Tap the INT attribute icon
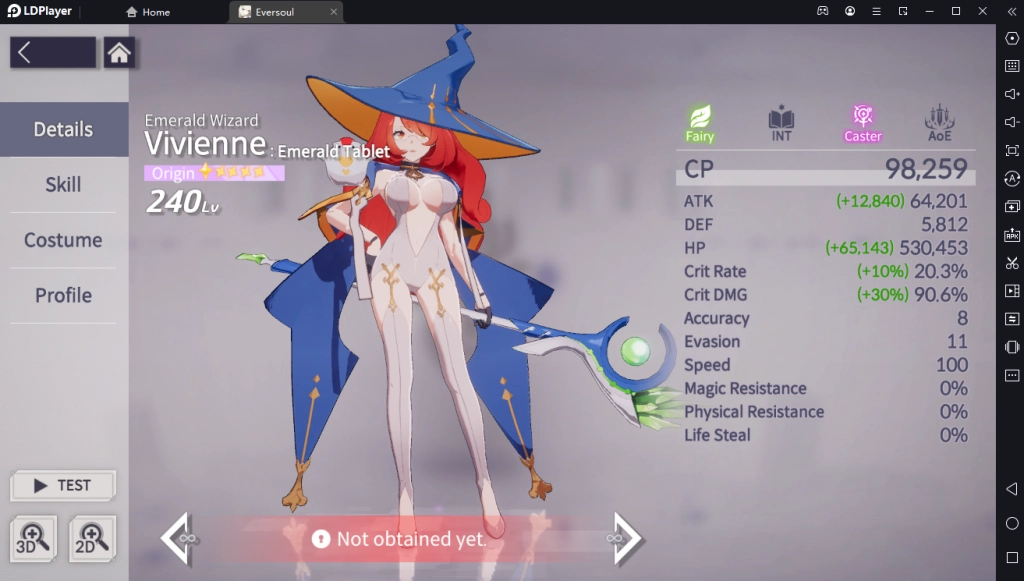The width and height of the screenshot is (1024, 581). pos(781,122)
